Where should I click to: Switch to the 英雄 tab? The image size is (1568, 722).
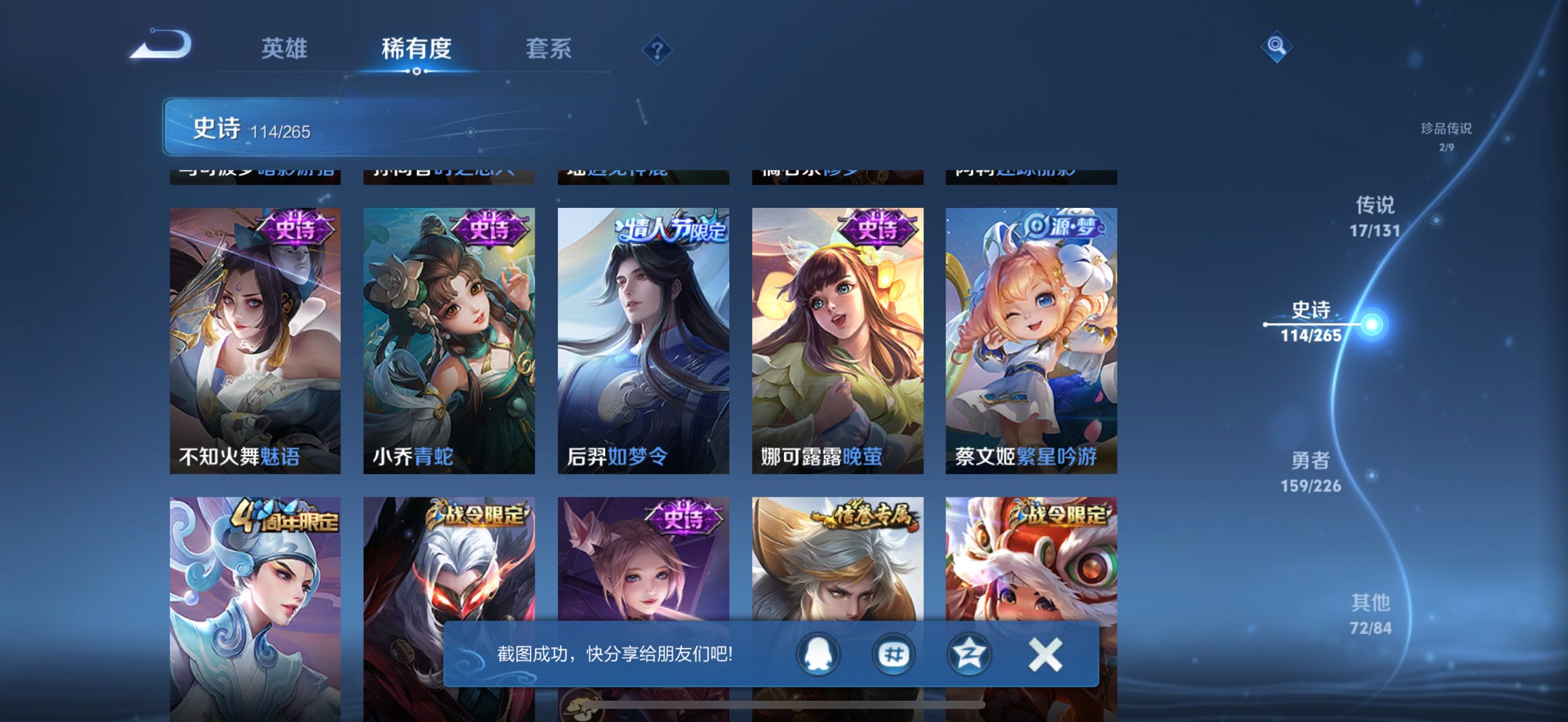[x=285, y=48]
